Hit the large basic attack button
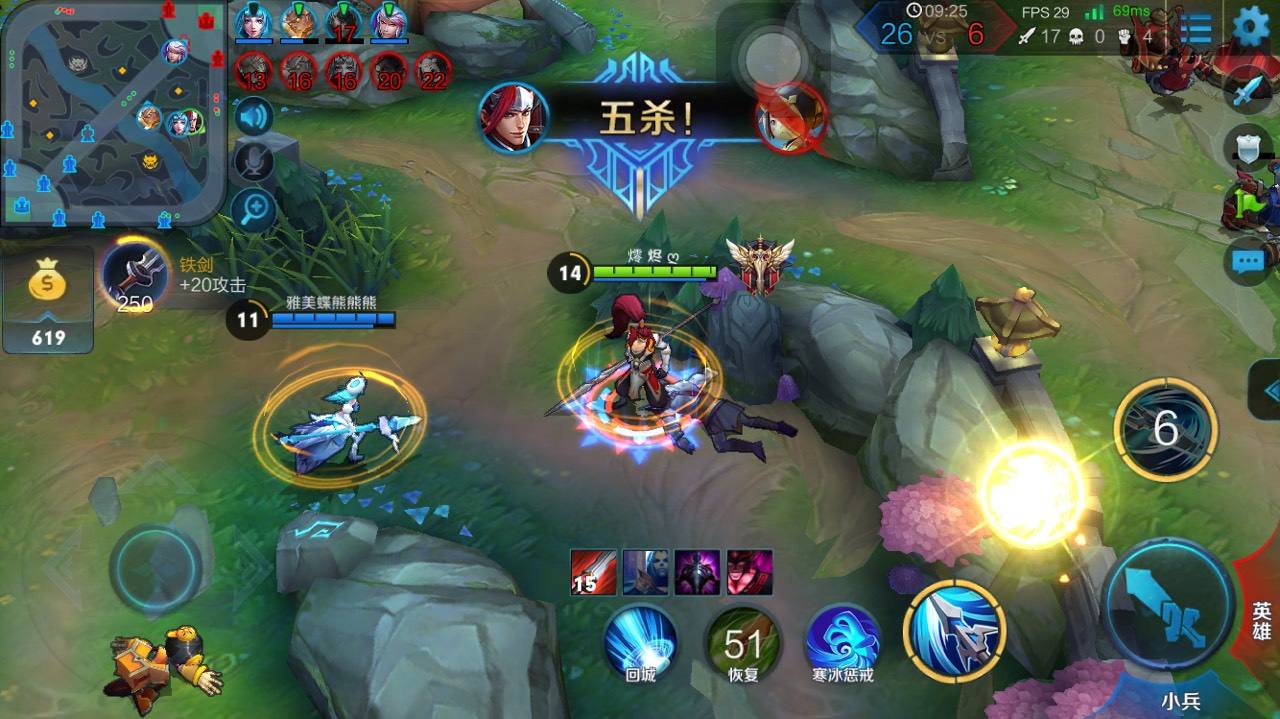The width and height of the screenshot is (1280, 719). pyautogui.click(x=1168, y=603)
